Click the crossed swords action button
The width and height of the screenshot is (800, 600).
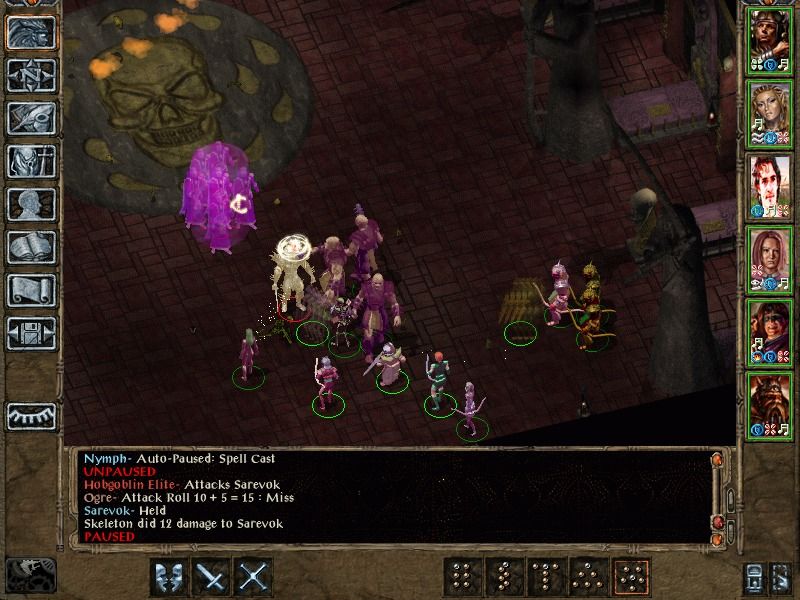pos(255,577)
